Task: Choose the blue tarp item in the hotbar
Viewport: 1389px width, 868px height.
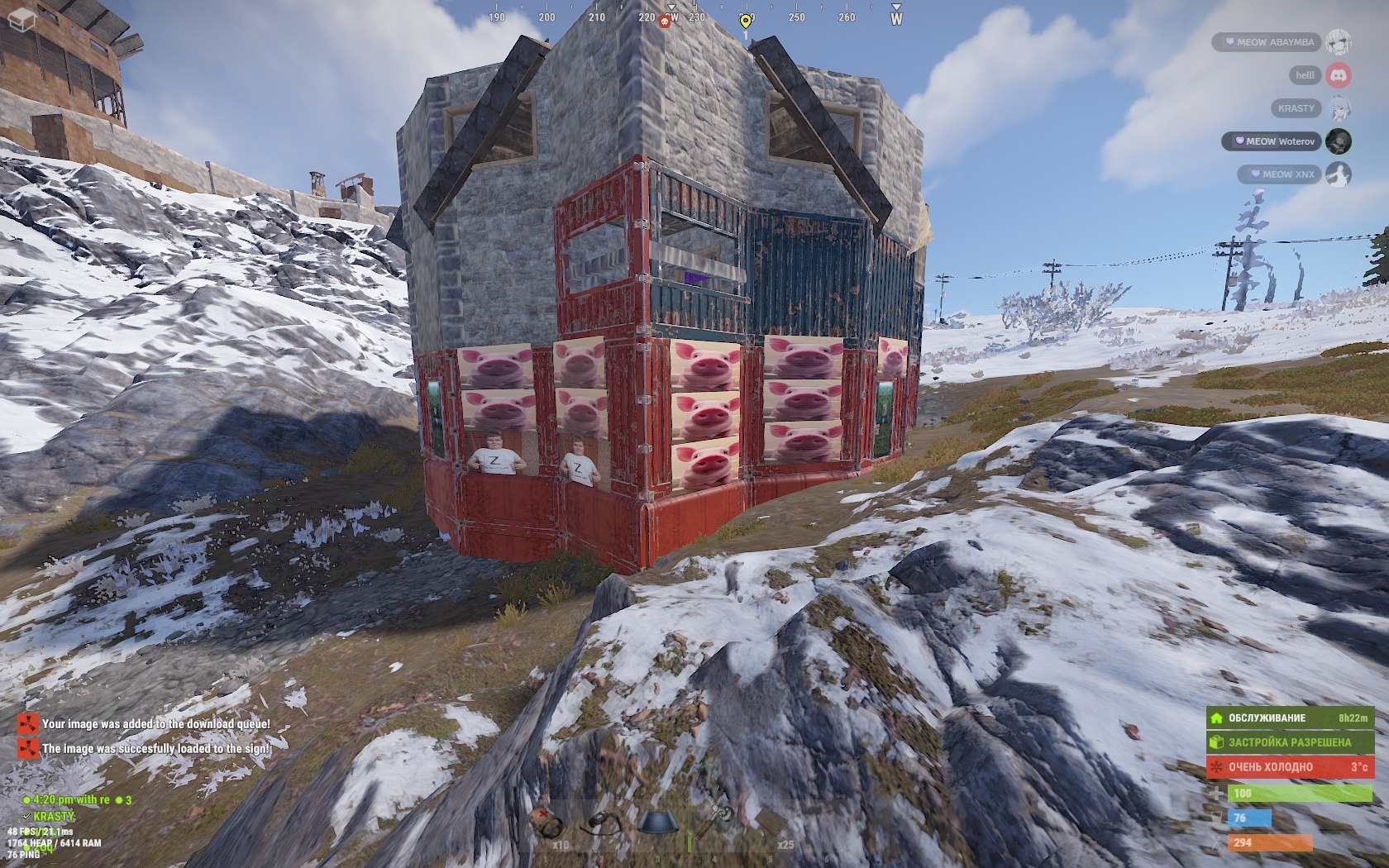Action: tap(658, 823)
